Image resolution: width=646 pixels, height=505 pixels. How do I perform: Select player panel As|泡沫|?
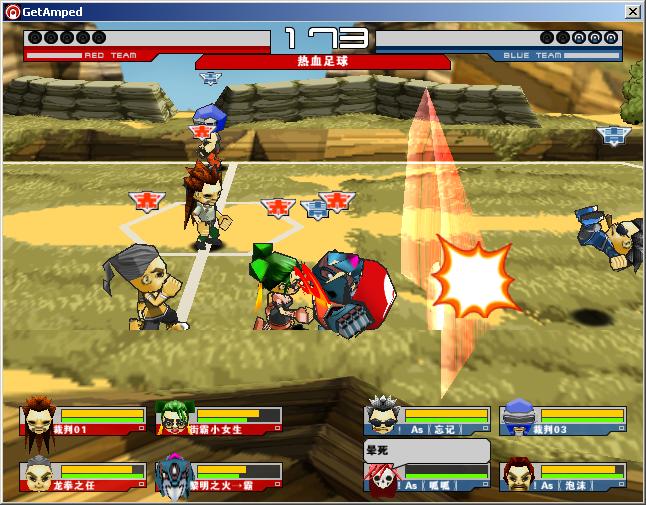click(563, 476)
